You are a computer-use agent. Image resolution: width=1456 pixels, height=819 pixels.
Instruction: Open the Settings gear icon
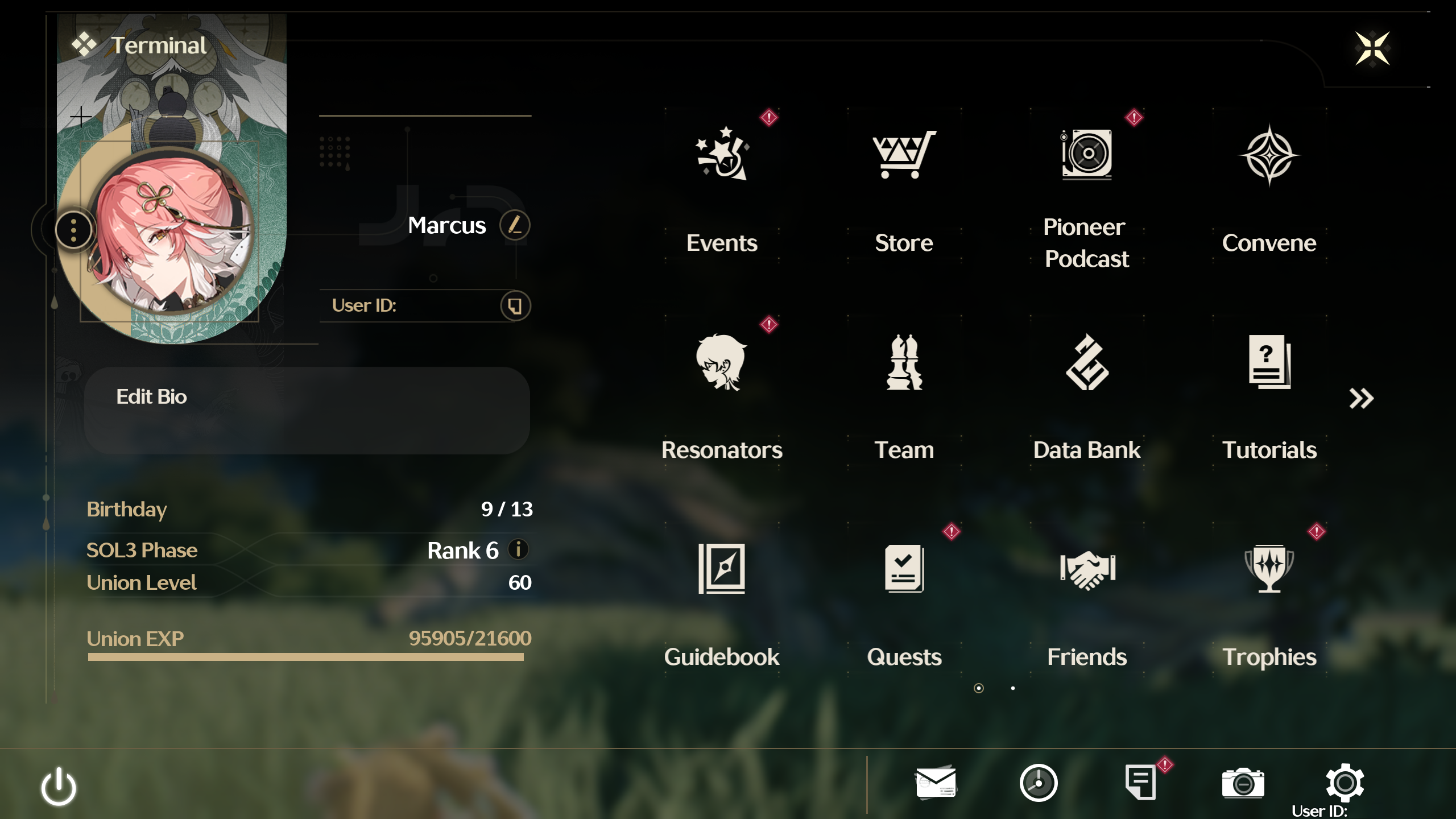click(1344, 783)
